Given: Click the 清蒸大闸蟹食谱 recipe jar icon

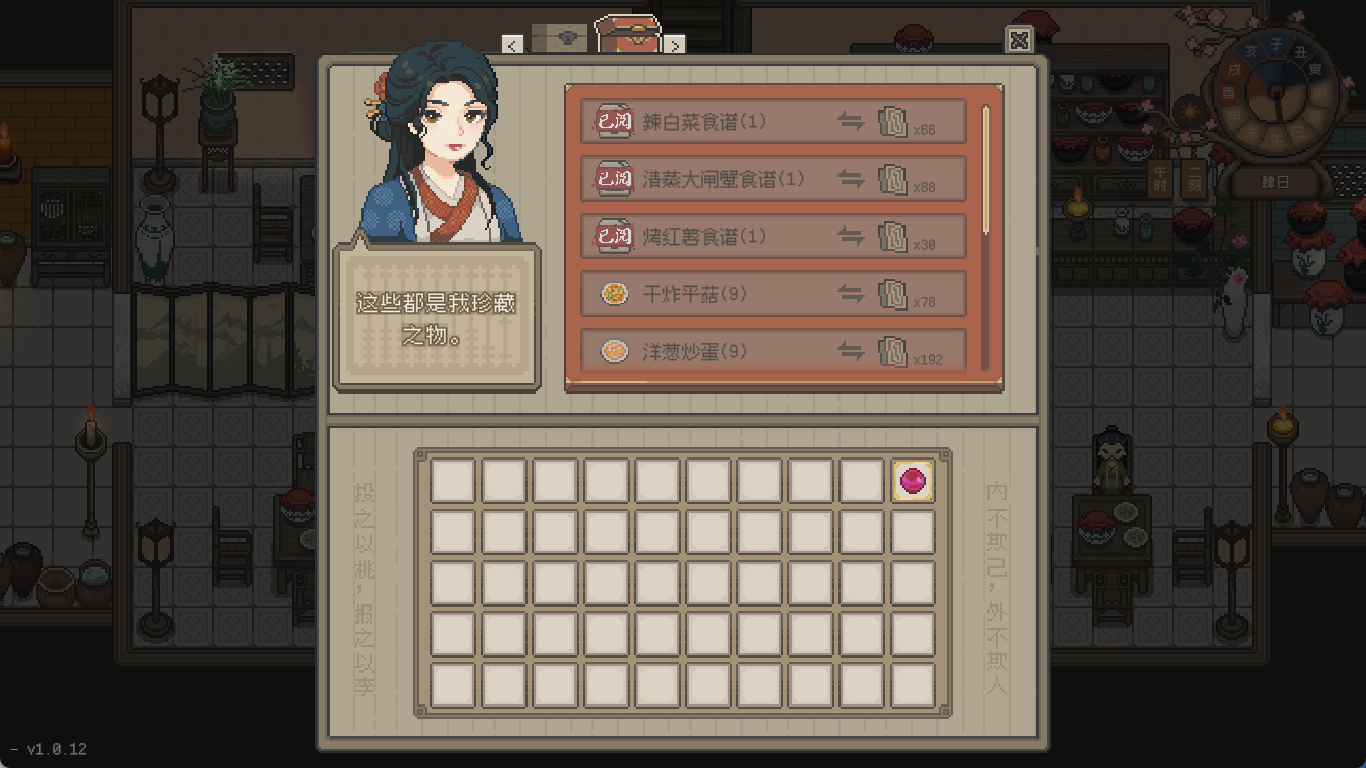Looking at the screenshot, I should pos(613,178).
